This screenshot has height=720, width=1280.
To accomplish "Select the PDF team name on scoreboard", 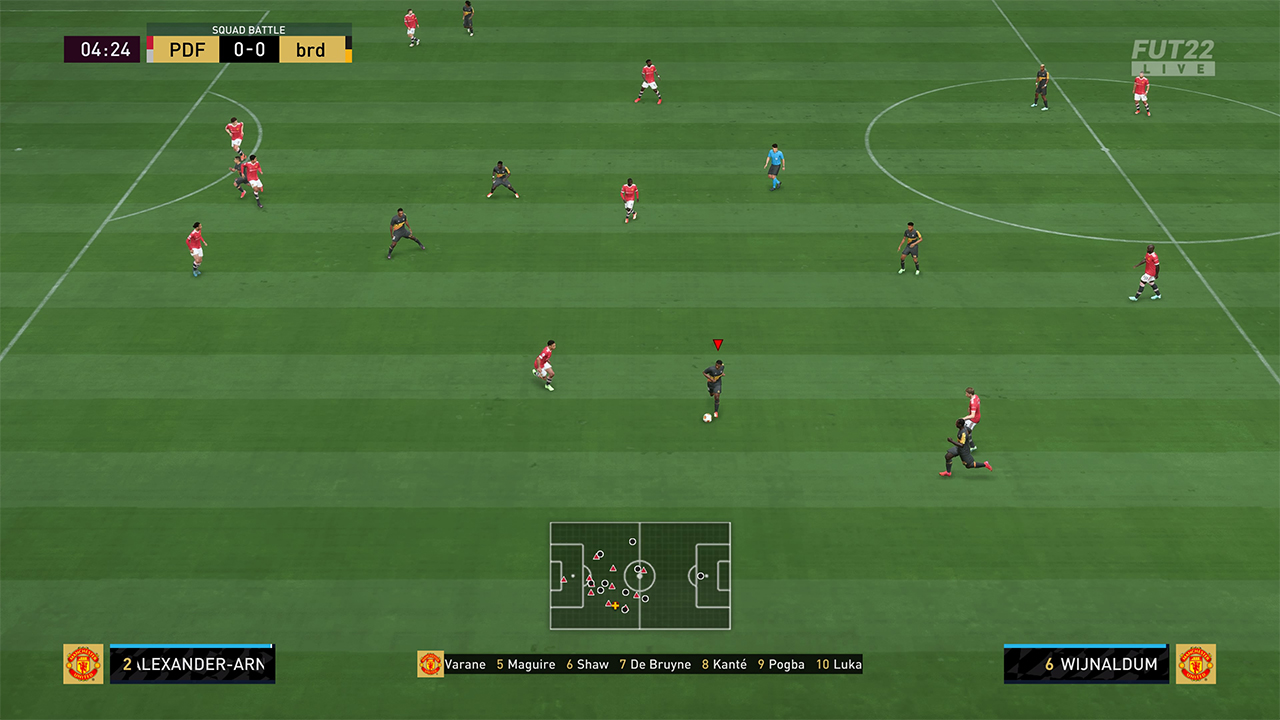I will tap(187, 49).
